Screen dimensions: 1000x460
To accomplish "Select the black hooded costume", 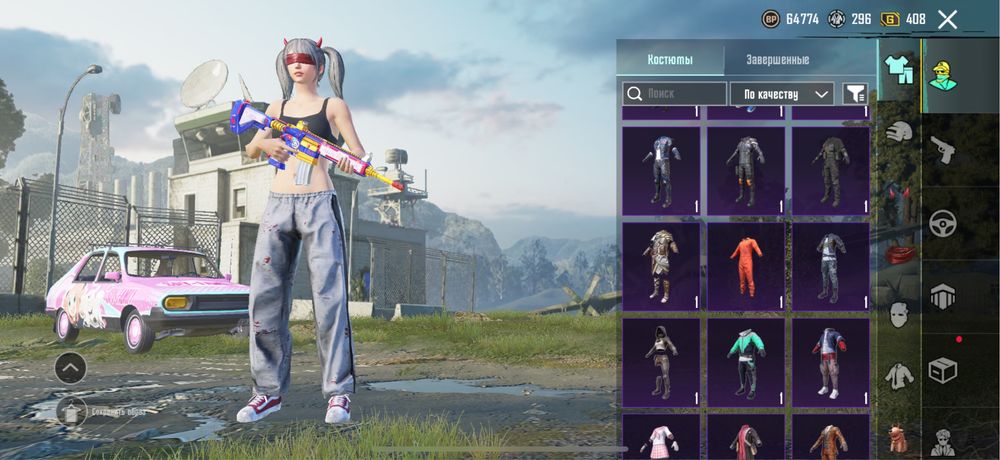I will (661, 362).
